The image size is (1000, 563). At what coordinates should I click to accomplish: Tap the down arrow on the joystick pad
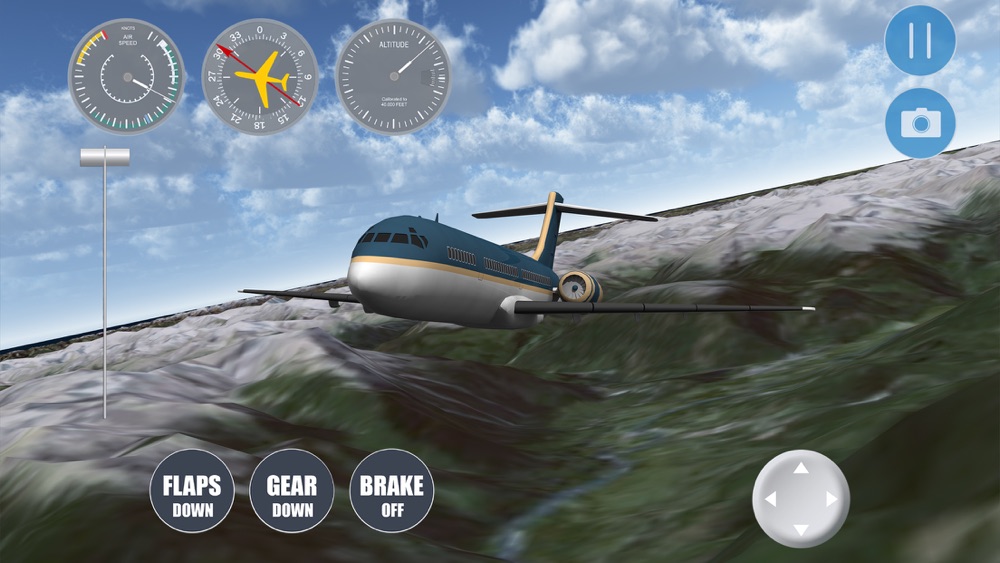pyautogui.click(x=801, y=529)
